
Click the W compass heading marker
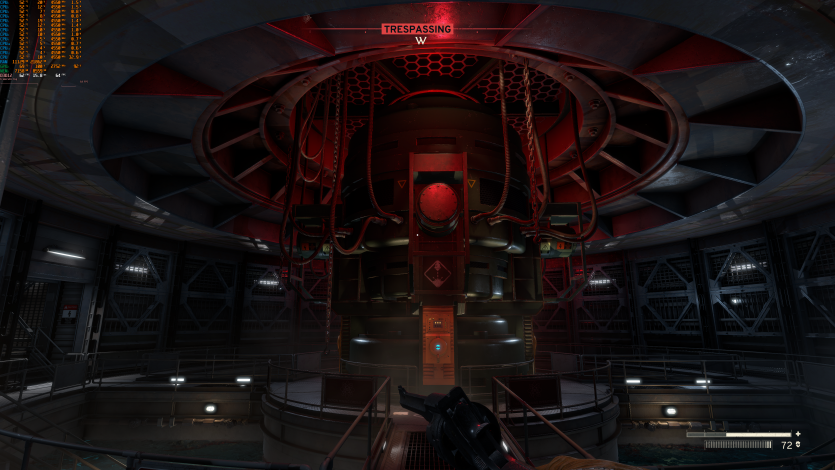[420, 41]
